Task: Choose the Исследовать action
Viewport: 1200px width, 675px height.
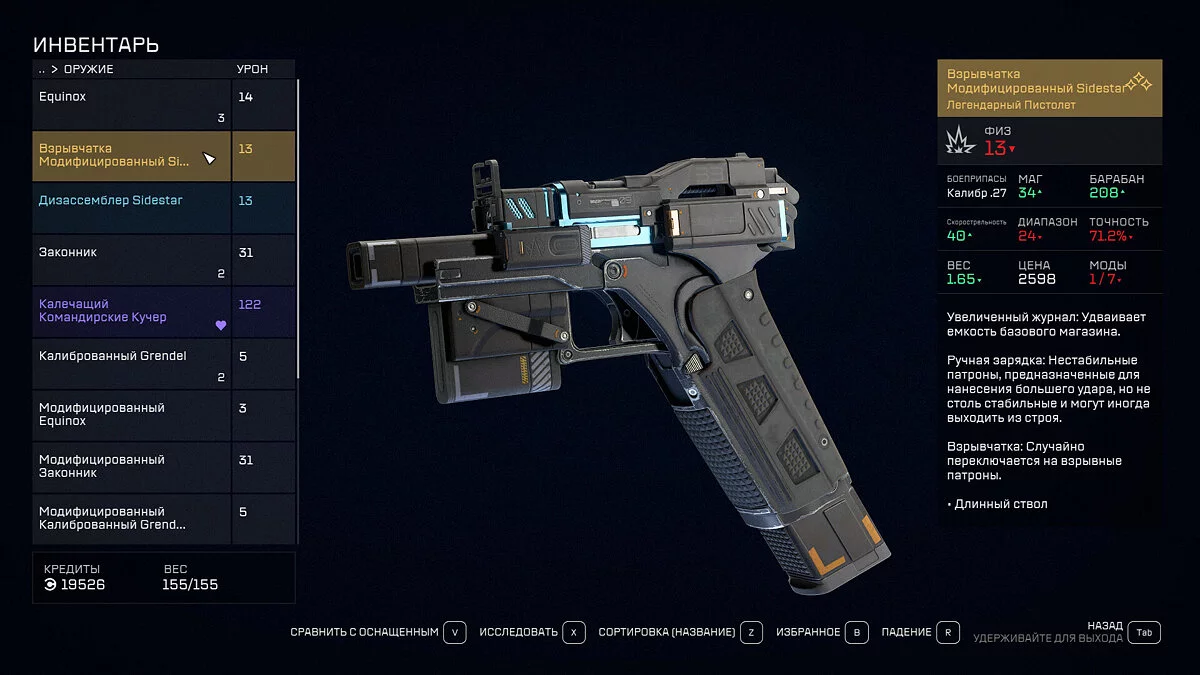Action: click(531, 633)
